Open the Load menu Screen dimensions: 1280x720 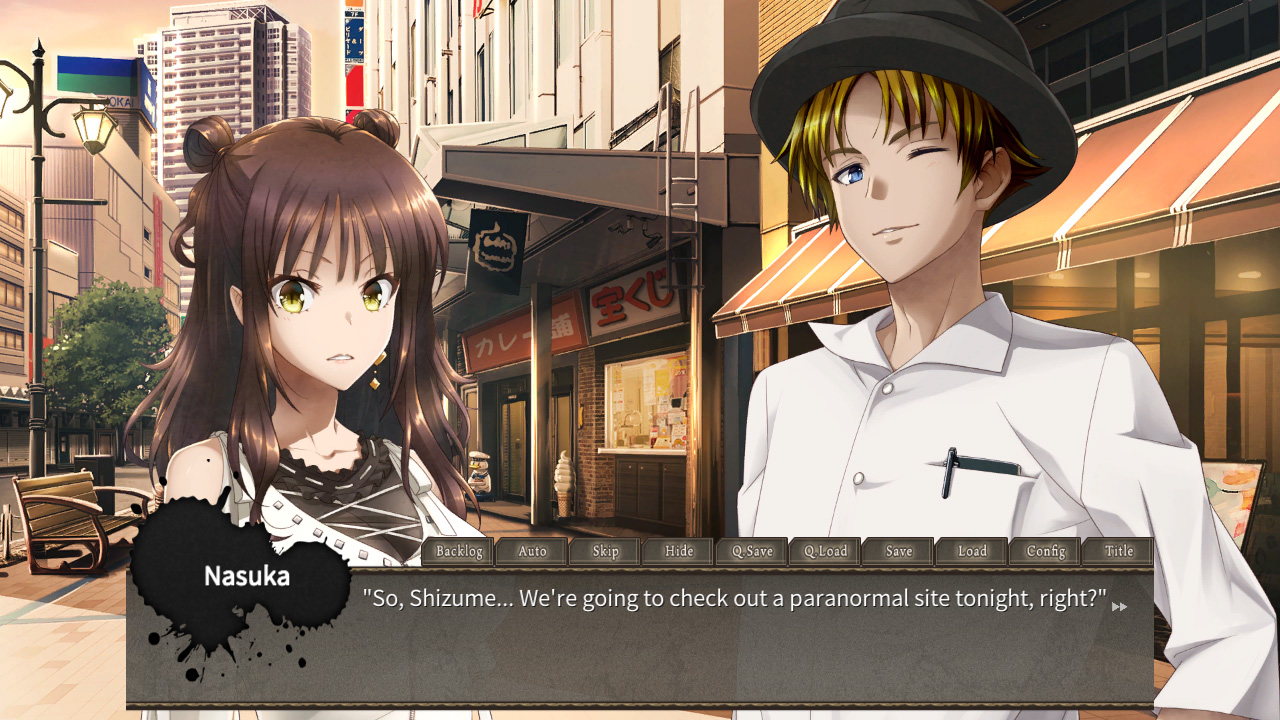point(971,551)
